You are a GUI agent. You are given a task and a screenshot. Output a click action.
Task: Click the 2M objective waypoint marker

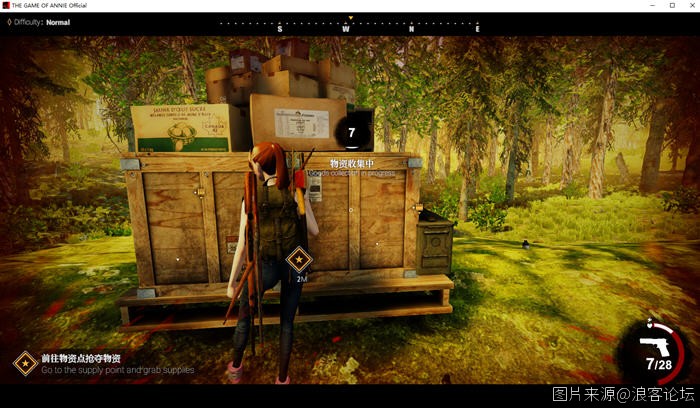click(x=298, y=261)
